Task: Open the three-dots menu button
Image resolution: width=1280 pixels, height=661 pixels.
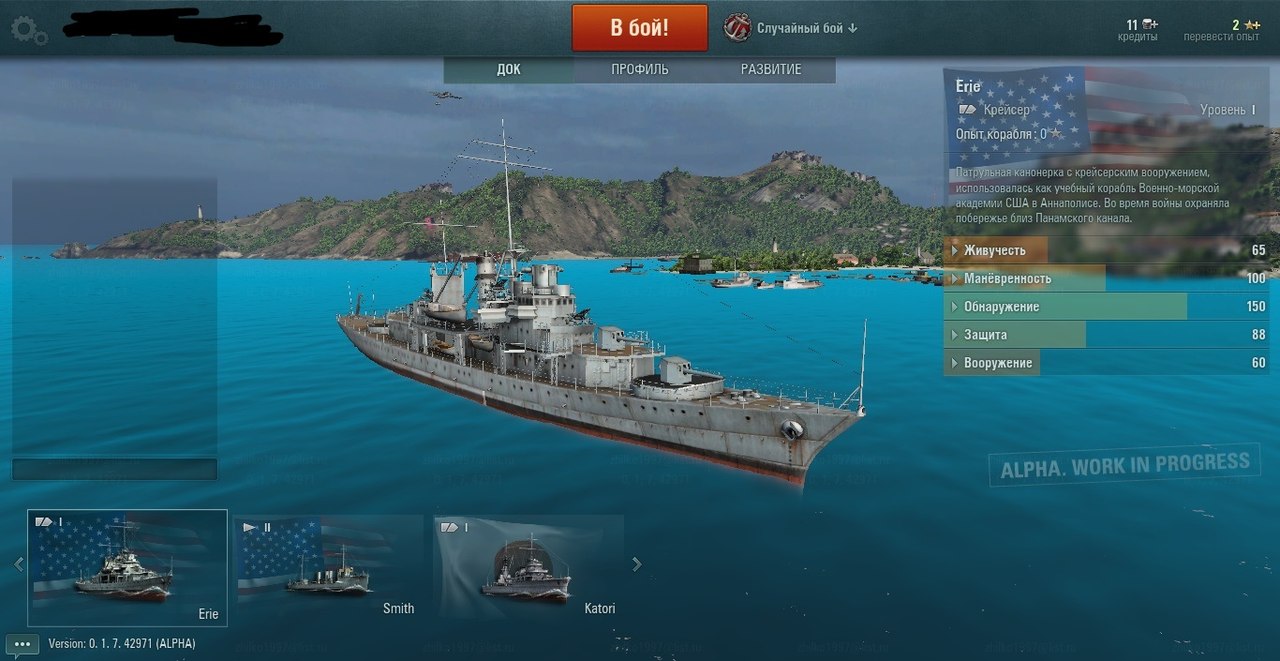Action: click(x=22, y=644)
